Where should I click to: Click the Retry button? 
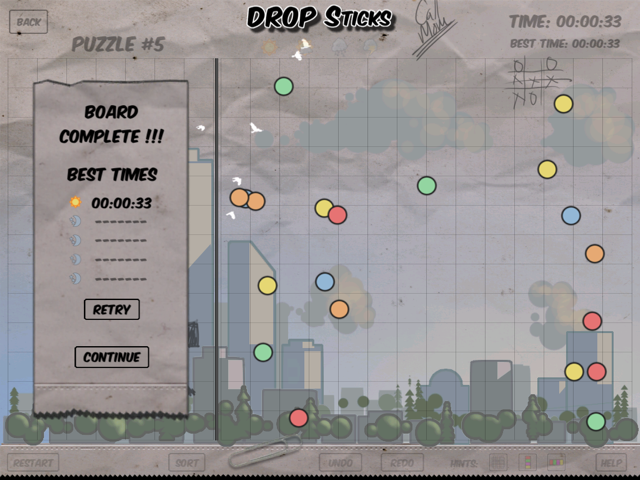[111, 310]
